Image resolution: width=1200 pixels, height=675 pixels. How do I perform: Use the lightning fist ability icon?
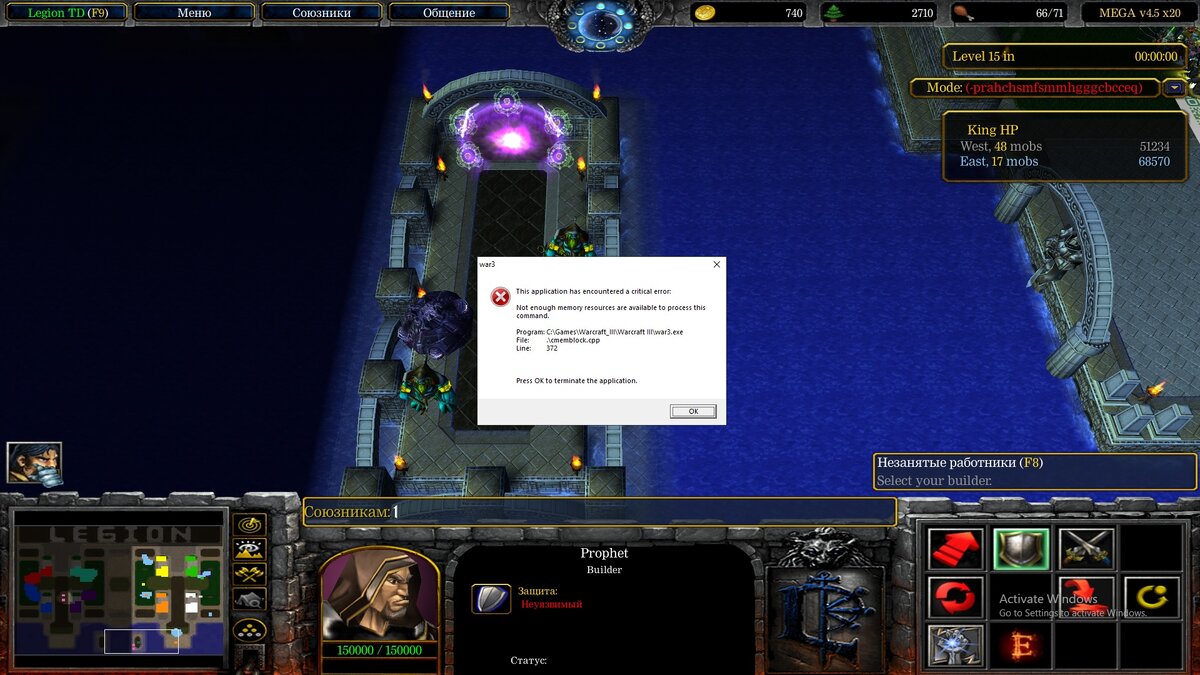(954, 645)
